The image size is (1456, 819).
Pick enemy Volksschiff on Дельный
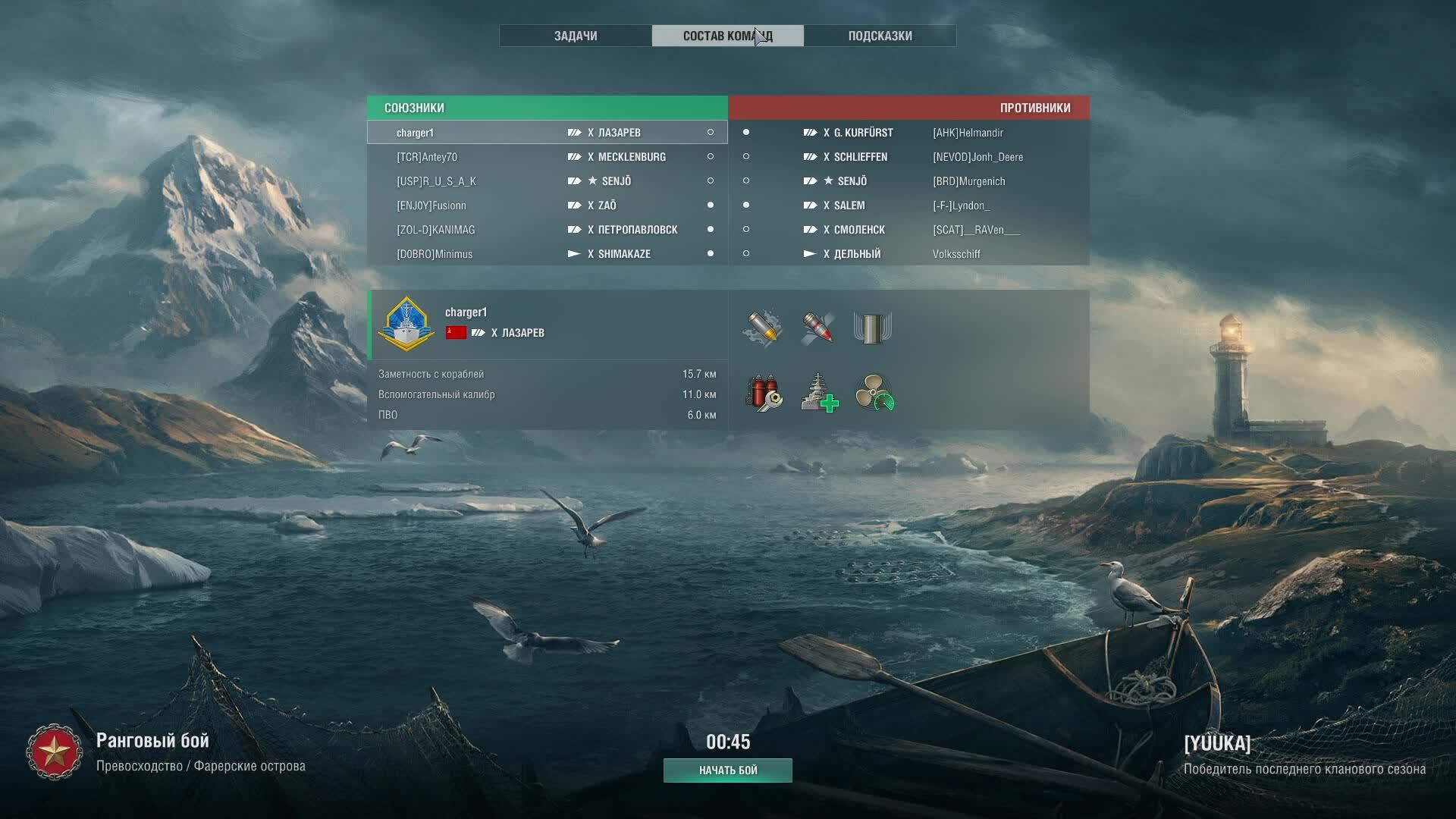(x=908, y=254)
